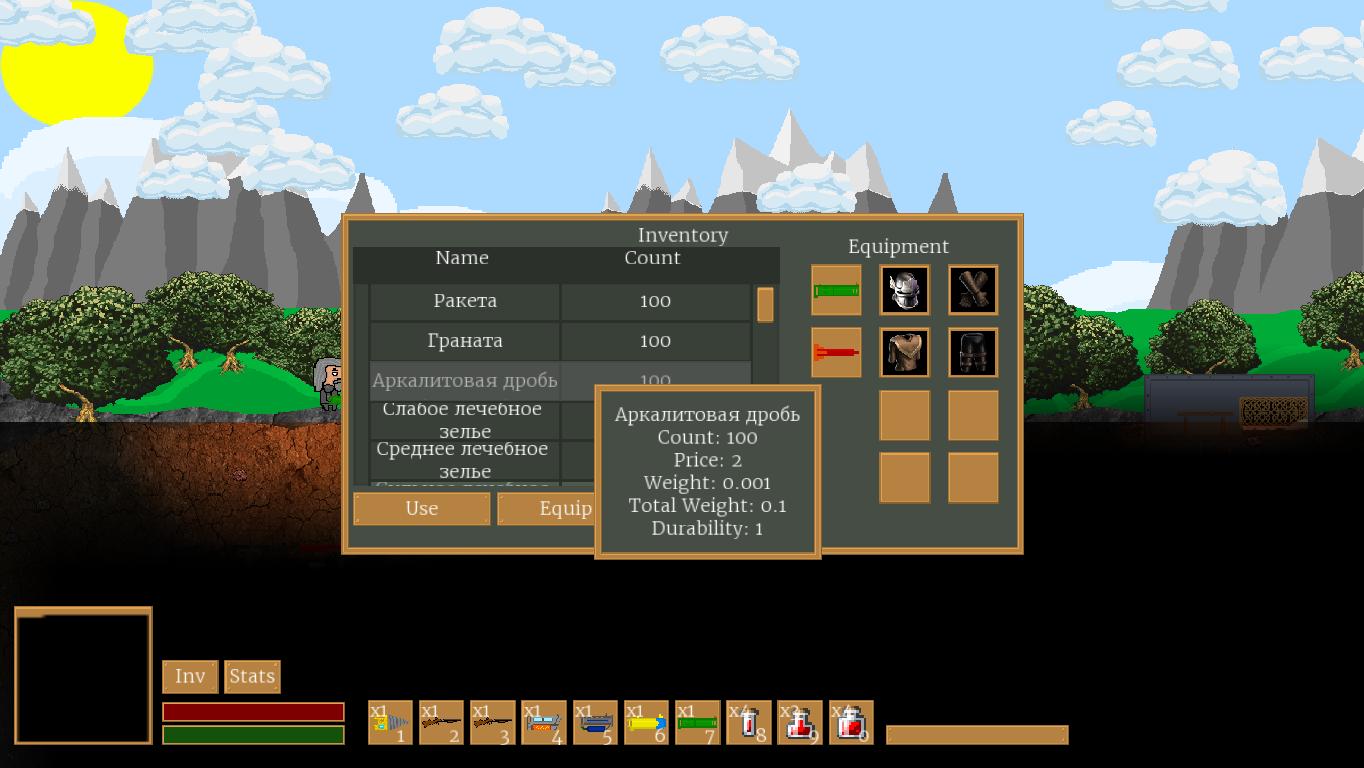Click the equipped chest armor slot
The image size is (1364, 768).
click(x=904, y=352)
